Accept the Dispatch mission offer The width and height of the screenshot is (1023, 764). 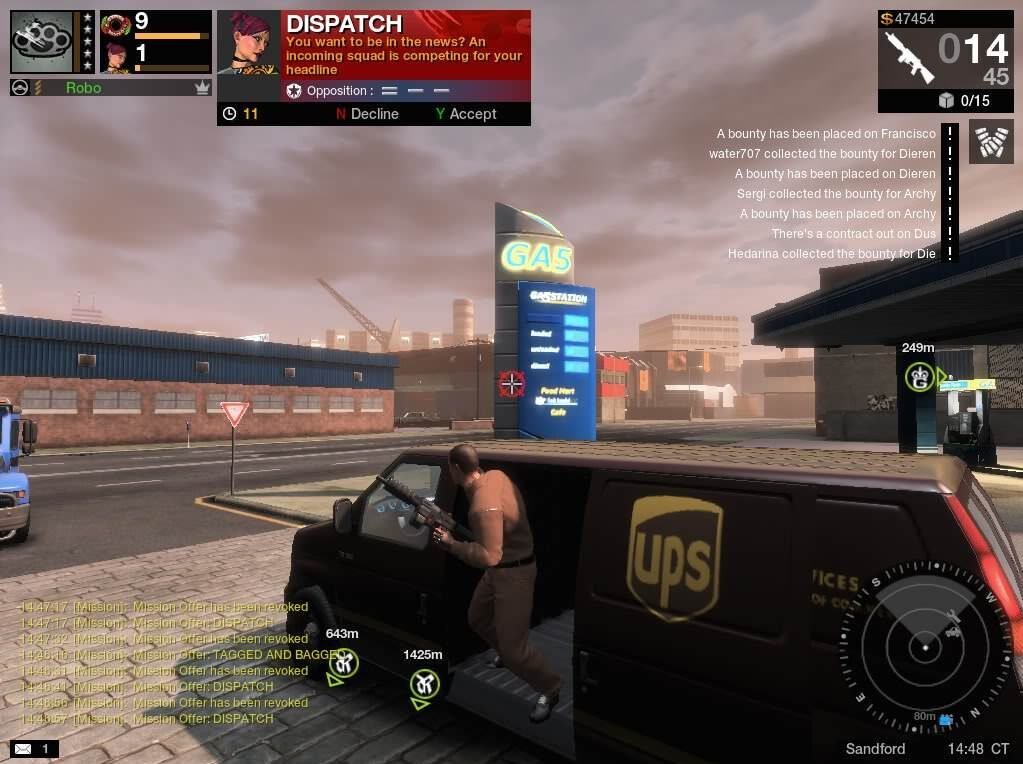tap(466, 114)
